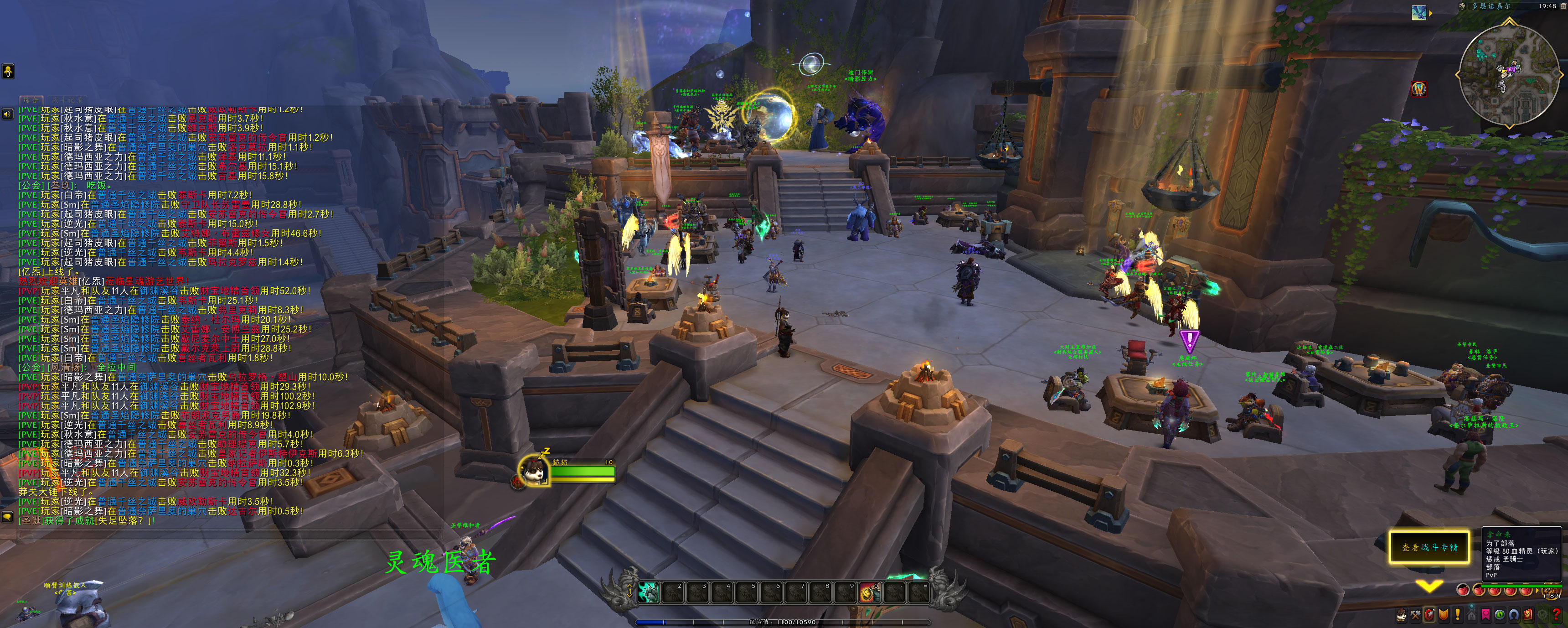Click the 查看战斗专精 button

click(1429, 547)
